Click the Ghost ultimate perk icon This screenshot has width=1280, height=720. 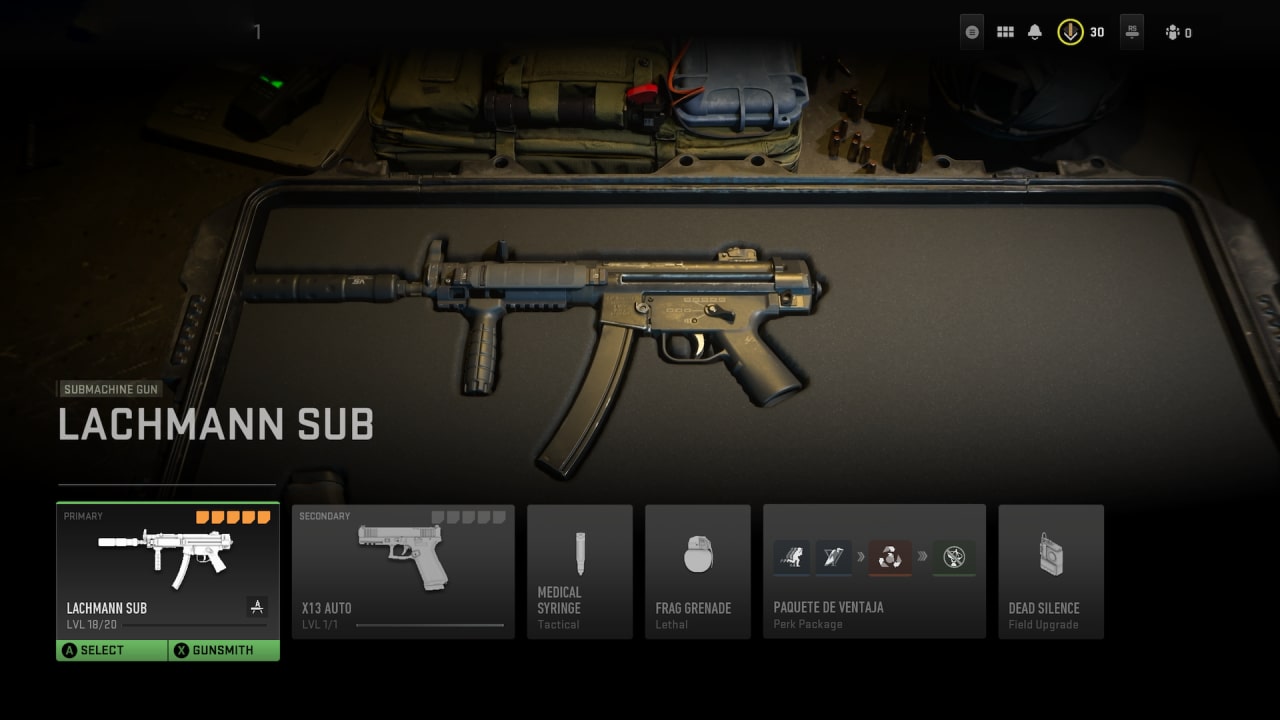click(952, 557)
